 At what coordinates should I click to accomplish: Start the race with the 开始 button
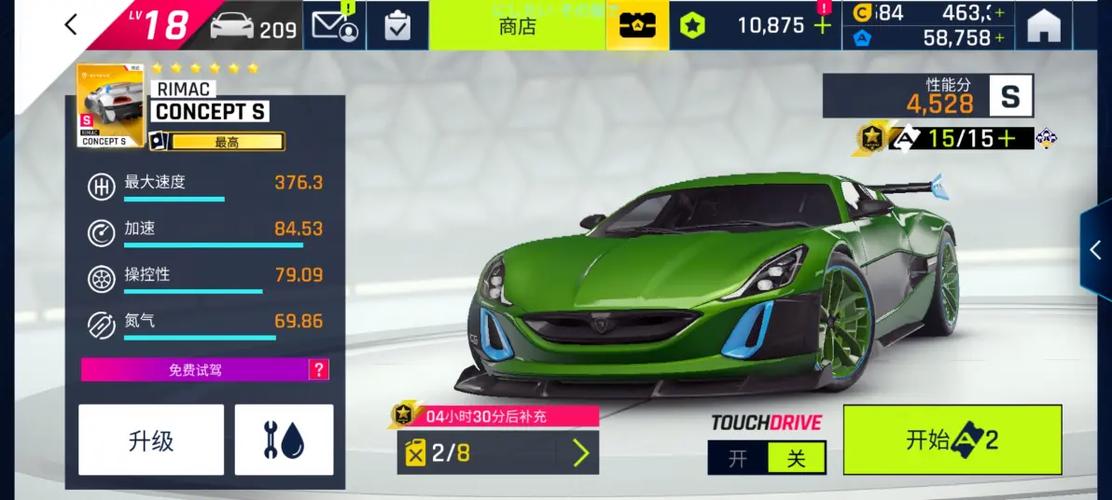tap(952, 440)
